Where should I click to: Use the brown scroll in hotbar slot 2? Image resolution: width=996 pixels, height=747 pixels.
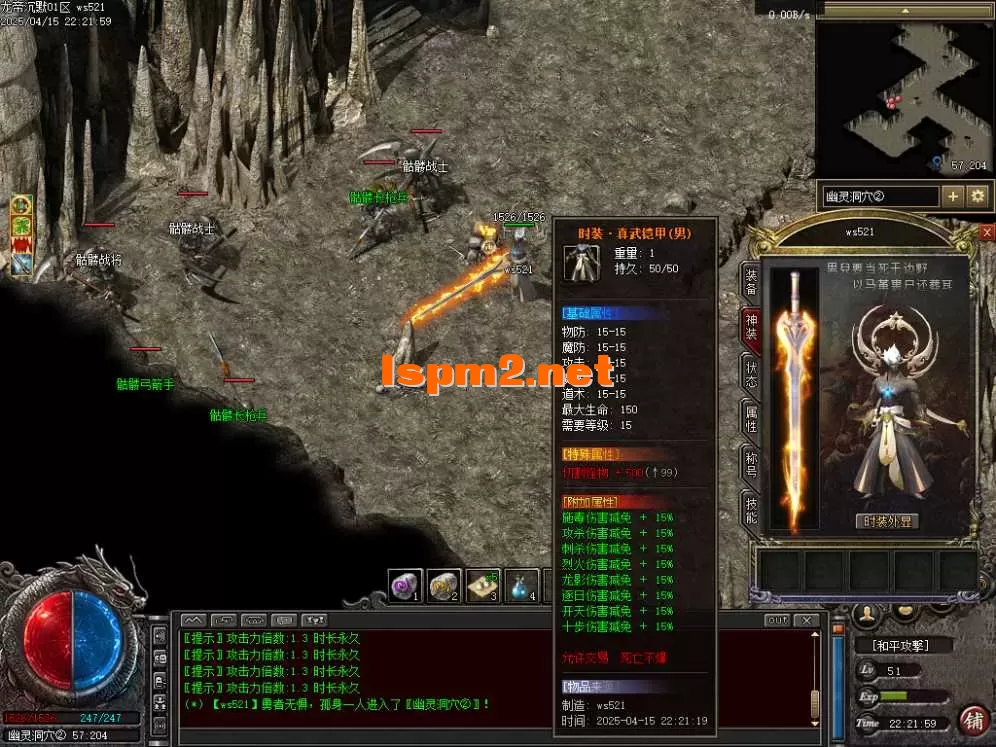[444, 586]
